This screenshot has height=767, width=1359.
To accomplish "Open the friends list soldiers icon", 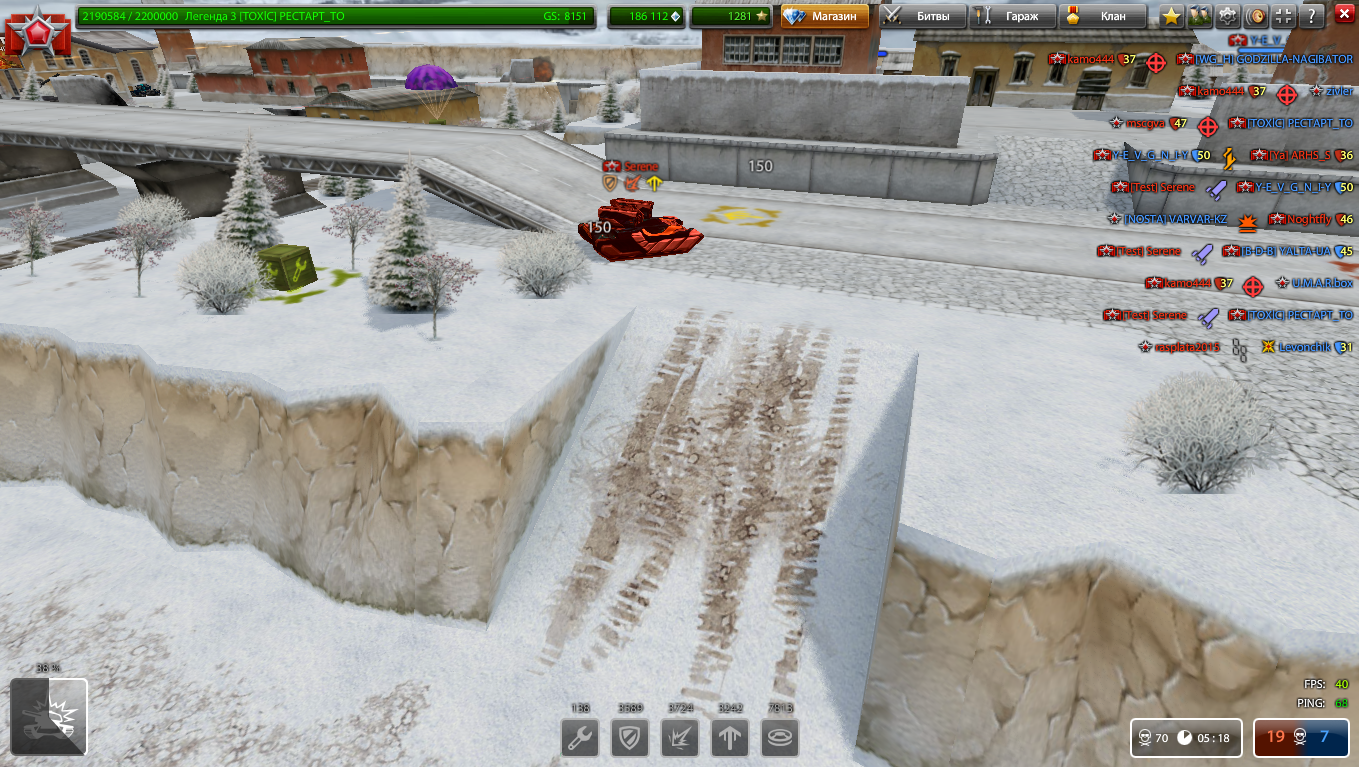I will pyautogui.click(x=1199, y=16).
